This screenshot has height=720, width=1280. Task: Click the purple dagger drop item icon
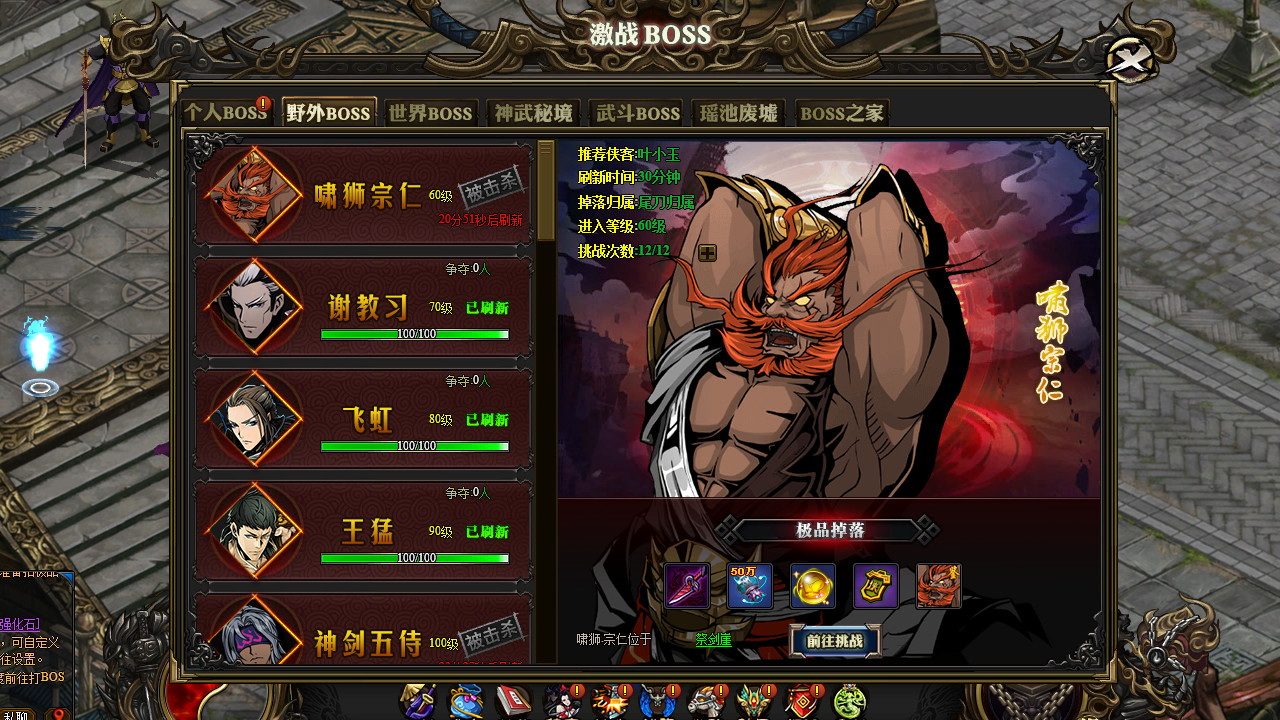click(x=688, y=586)
